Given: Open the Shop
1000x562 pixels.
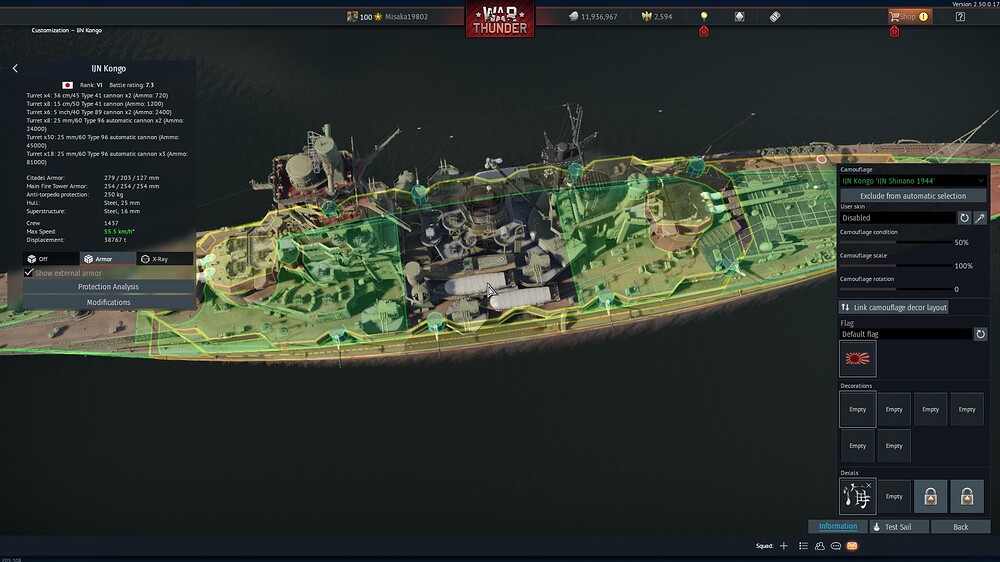Looking at the screenshot, I should 908,16.
